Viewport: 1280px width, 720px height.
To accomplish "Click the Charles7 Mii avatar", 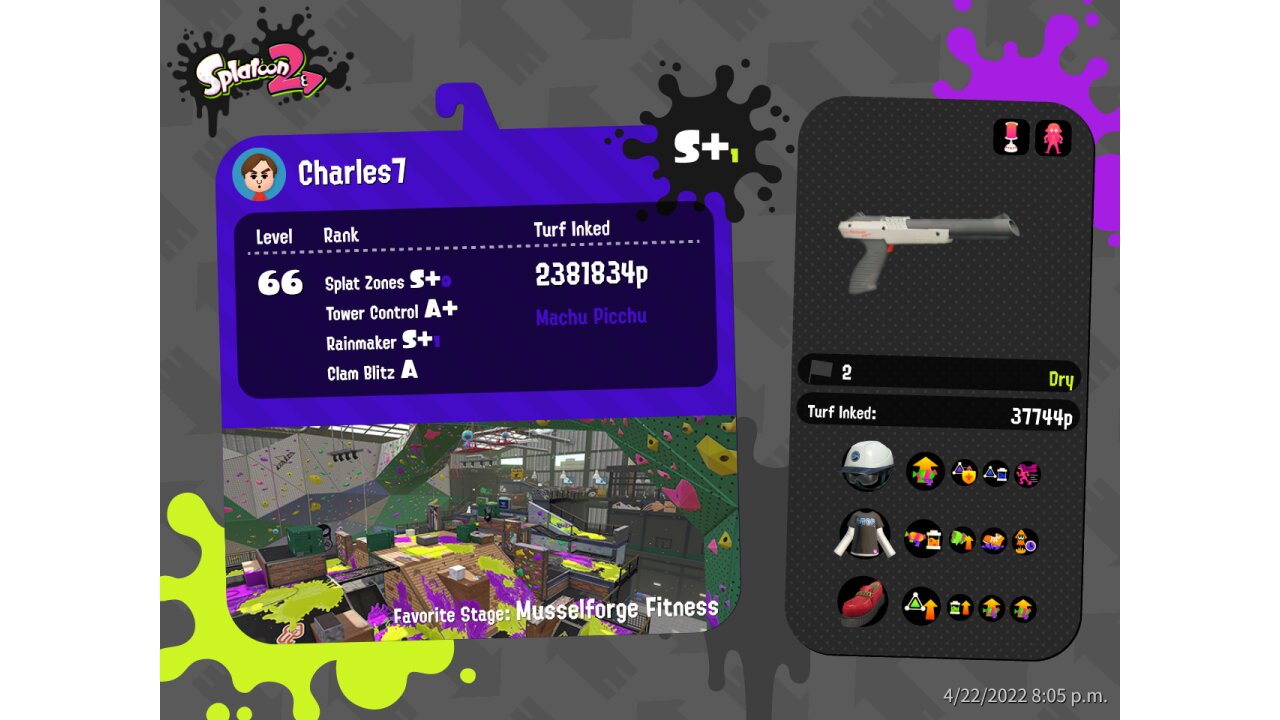I will [x=259, y=175].
